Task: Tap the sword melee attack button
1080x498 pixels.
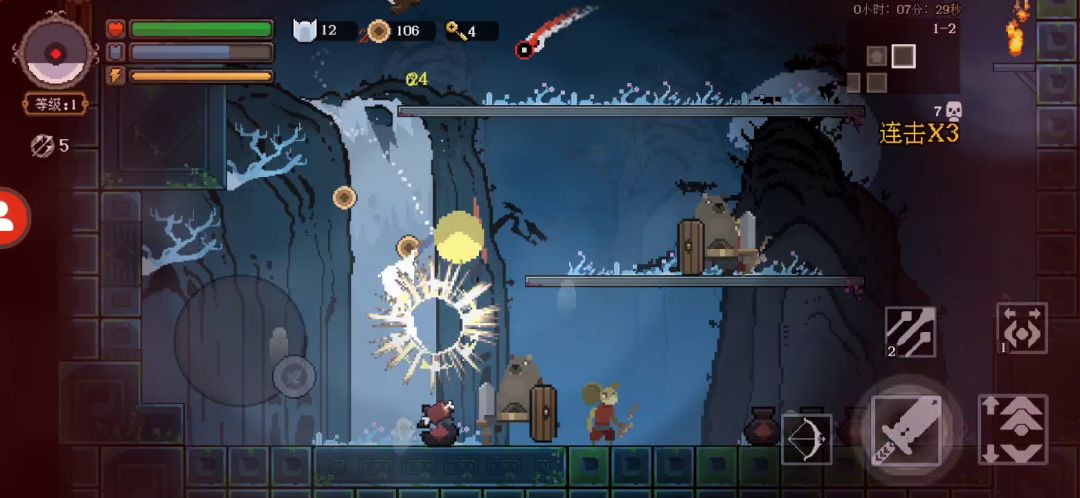Action: tap(905, 425)
